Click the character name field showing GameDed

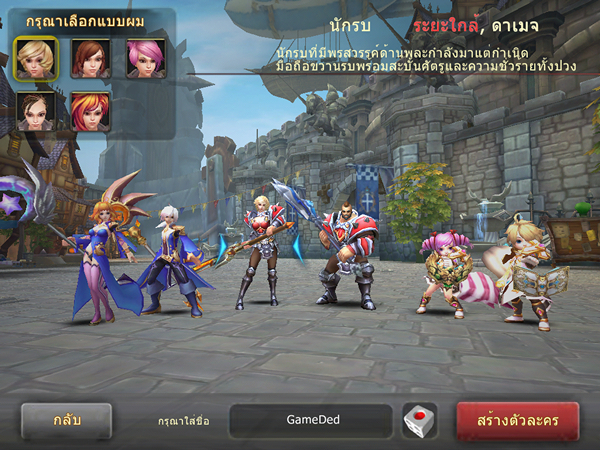(x=310, y=420)
